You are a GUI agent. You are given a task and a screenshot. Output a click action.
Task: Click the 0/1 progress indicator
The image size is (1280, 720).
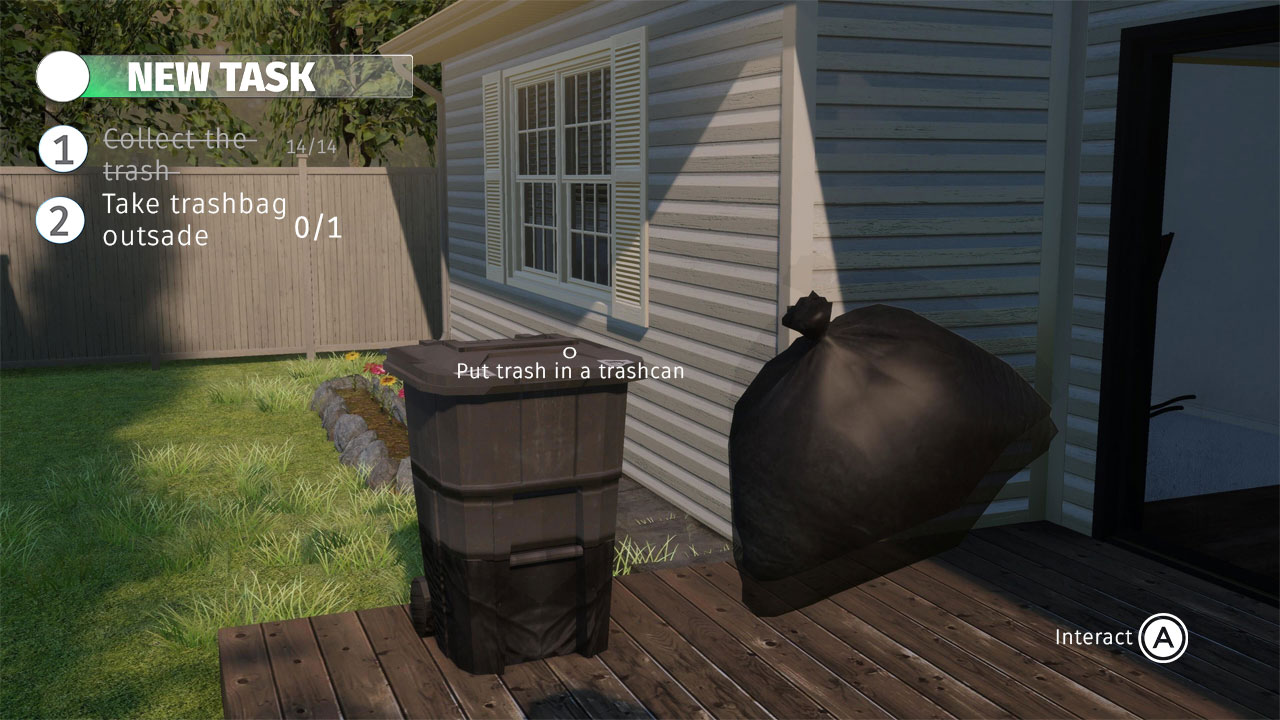pos(319,226)
